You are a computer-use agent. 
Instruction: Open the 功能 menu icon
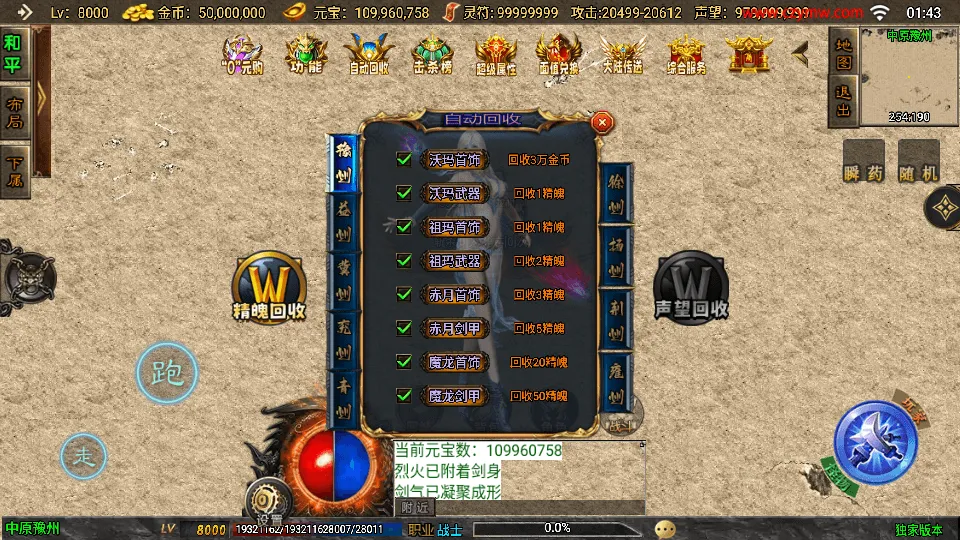click(306, 54)
